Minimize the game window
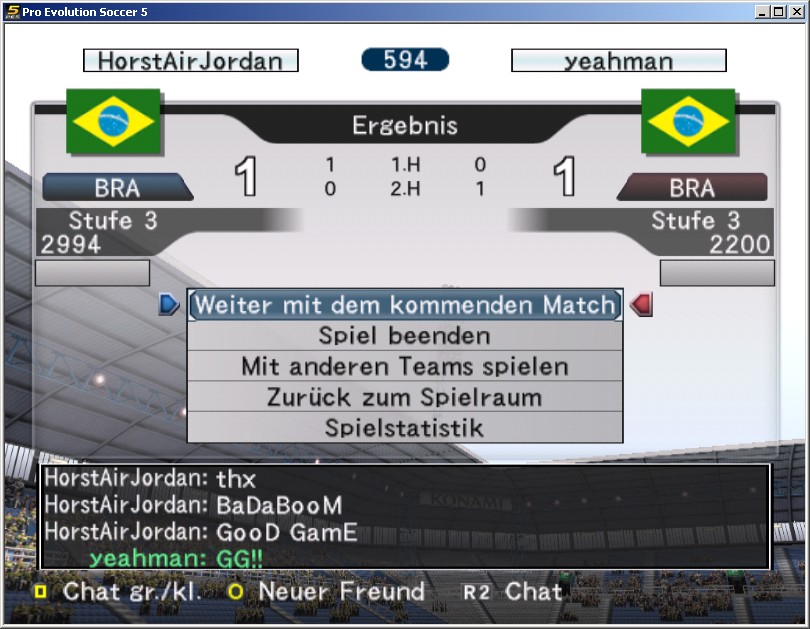The image size is (810, 629). 762,12
